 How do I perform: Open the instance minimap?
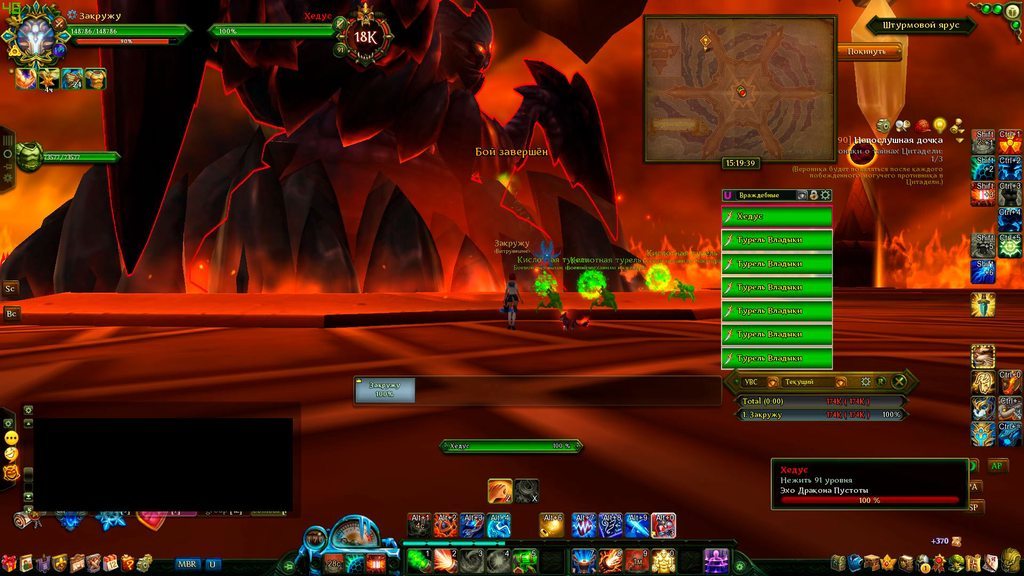click(x=739, y=88)
